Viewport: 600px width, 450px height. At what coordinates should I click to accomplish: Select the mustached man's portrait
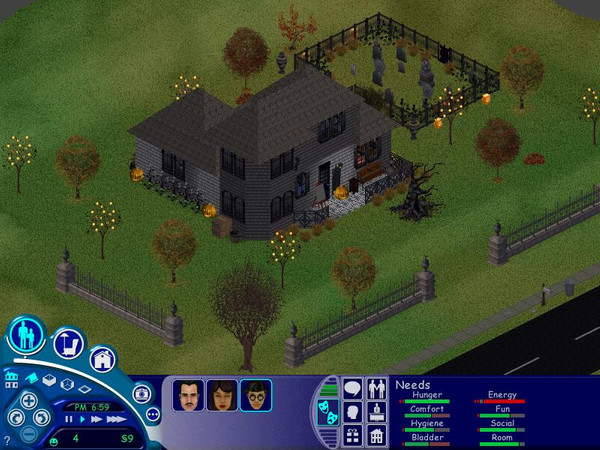pyautogui.click(x=187, y=396)
